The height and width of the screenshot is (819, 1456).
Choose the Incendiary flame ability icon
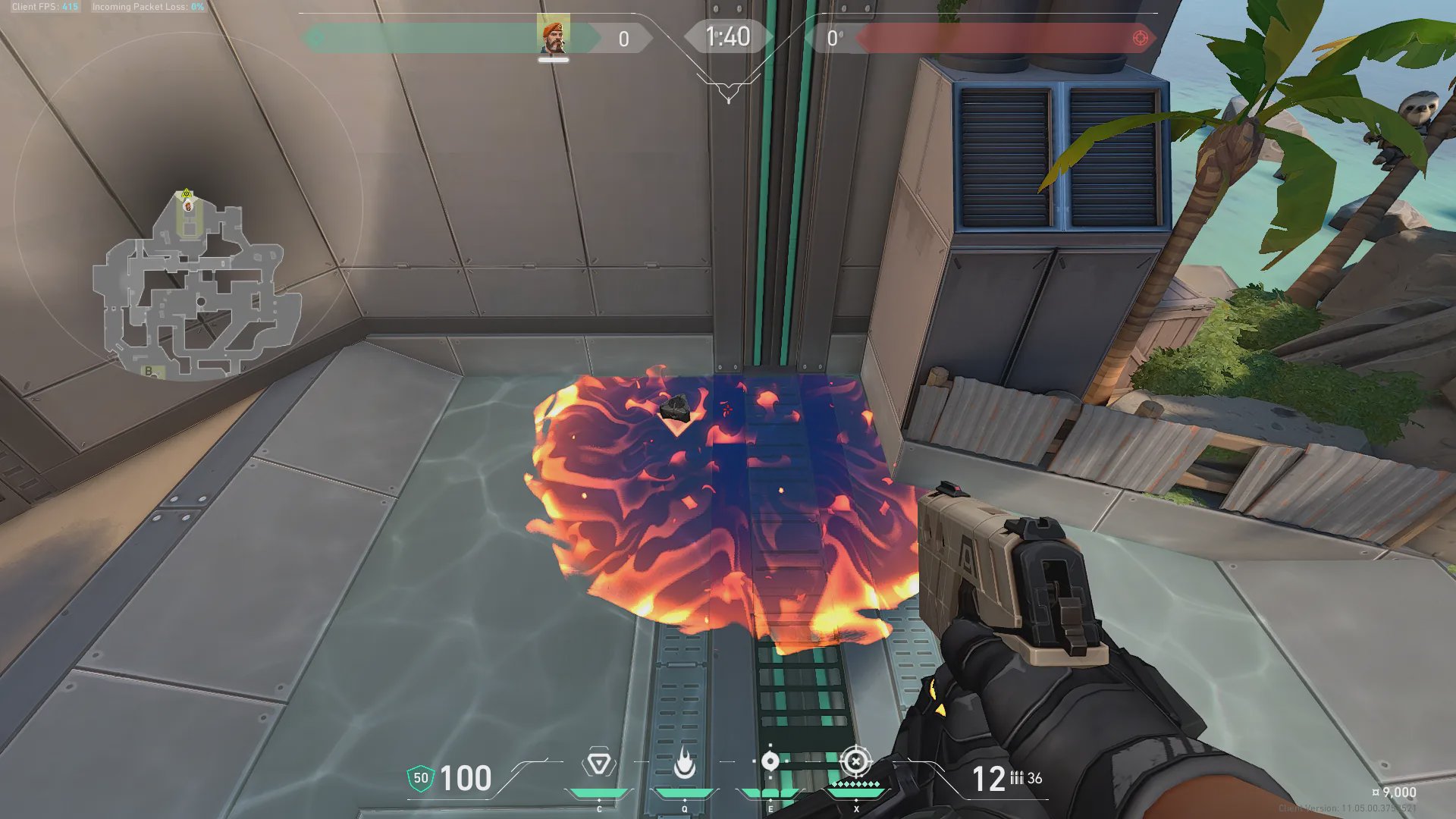click(x=684, y=764)
